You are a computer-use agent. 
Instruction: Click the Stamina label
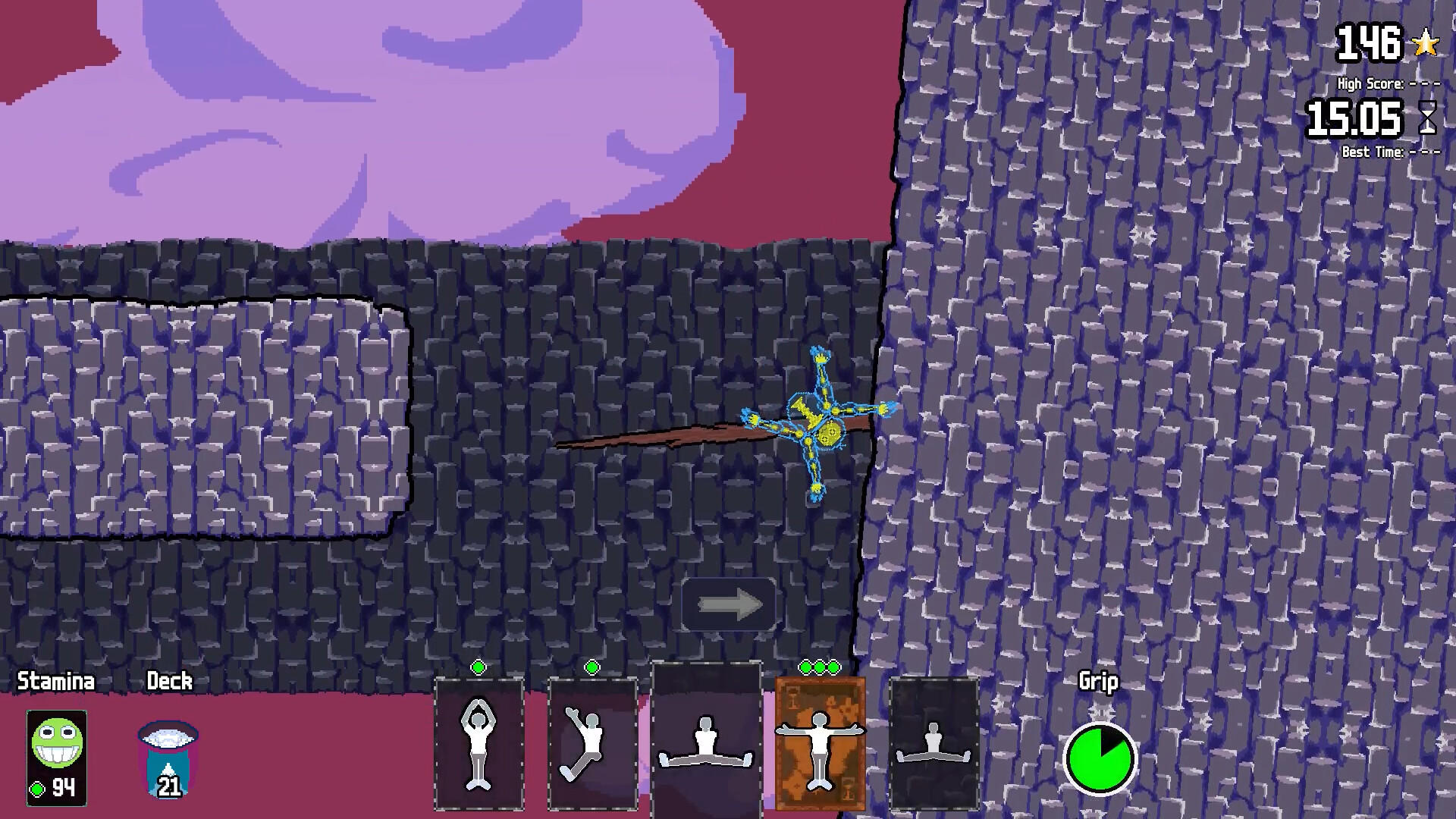tap(56, 680)
